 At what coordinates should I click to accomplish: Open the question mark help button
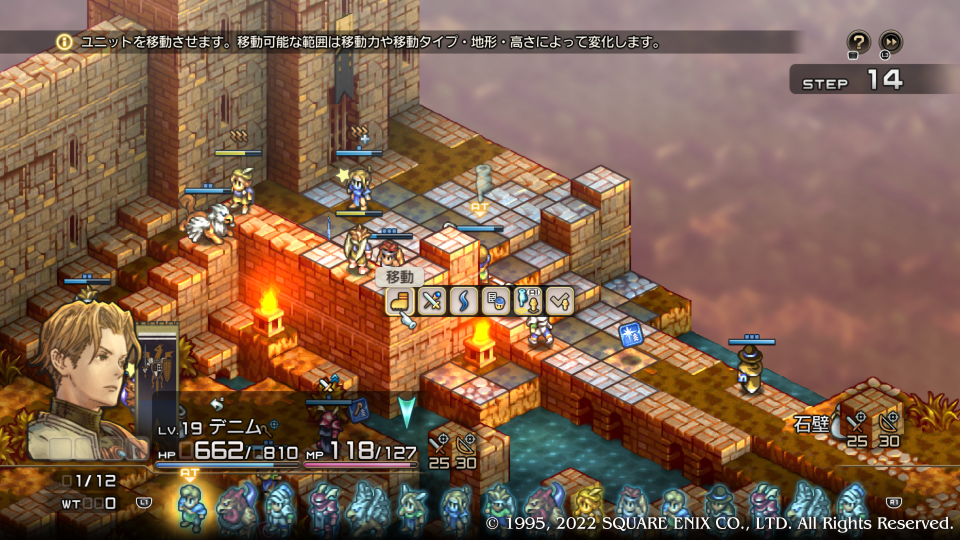858,42
